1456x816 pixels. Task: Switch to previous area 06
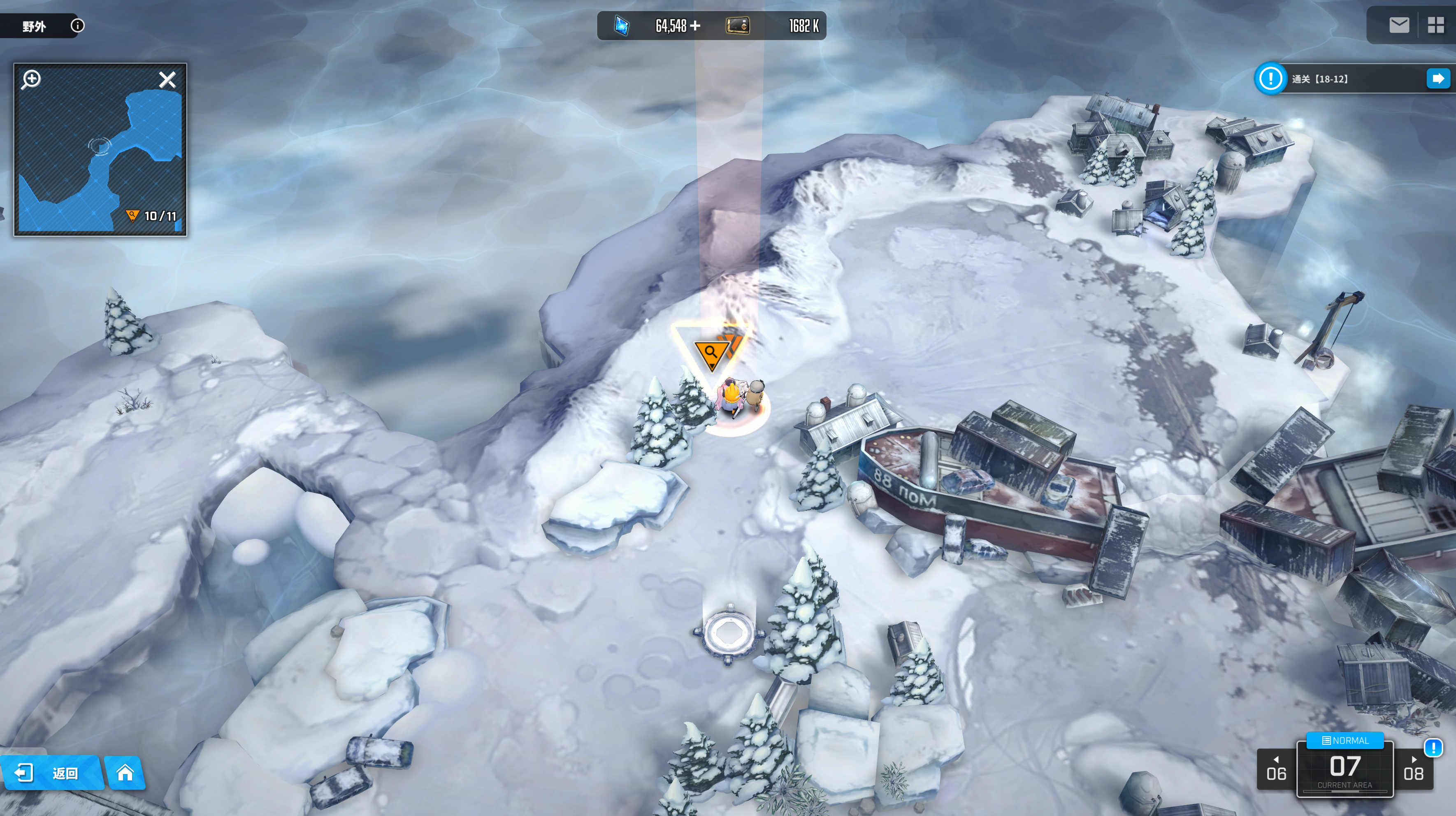pos(1276,769)
